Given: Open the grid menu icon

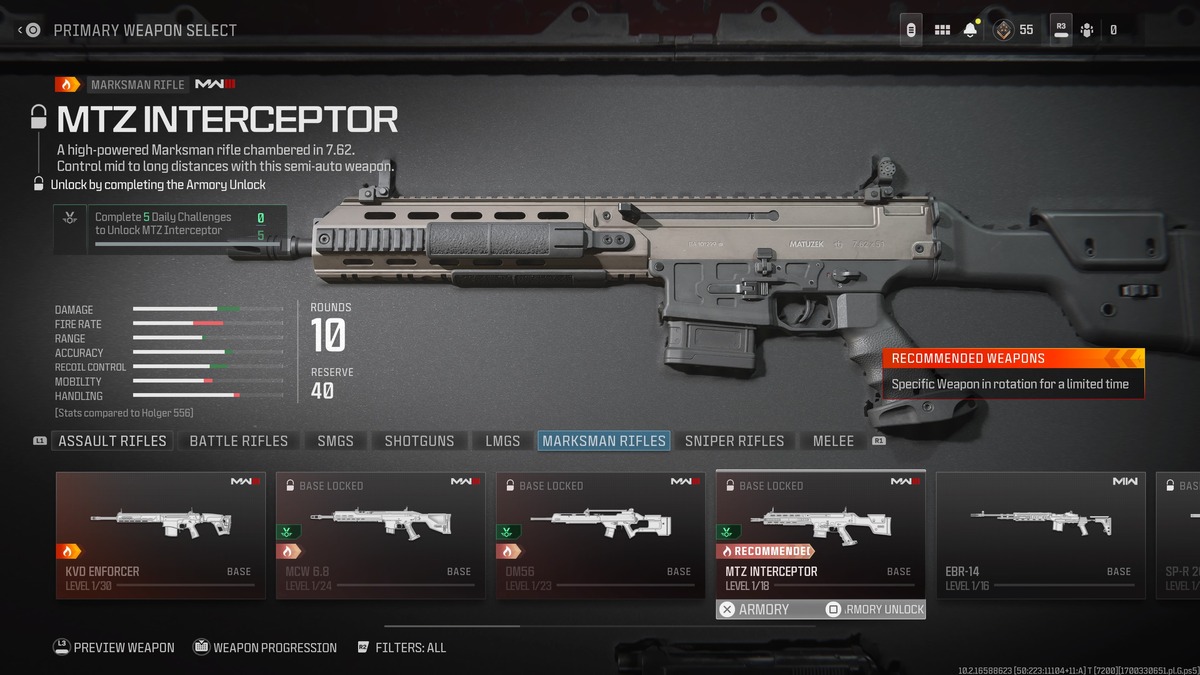Looking at the screenshot, I should point(942,30).
